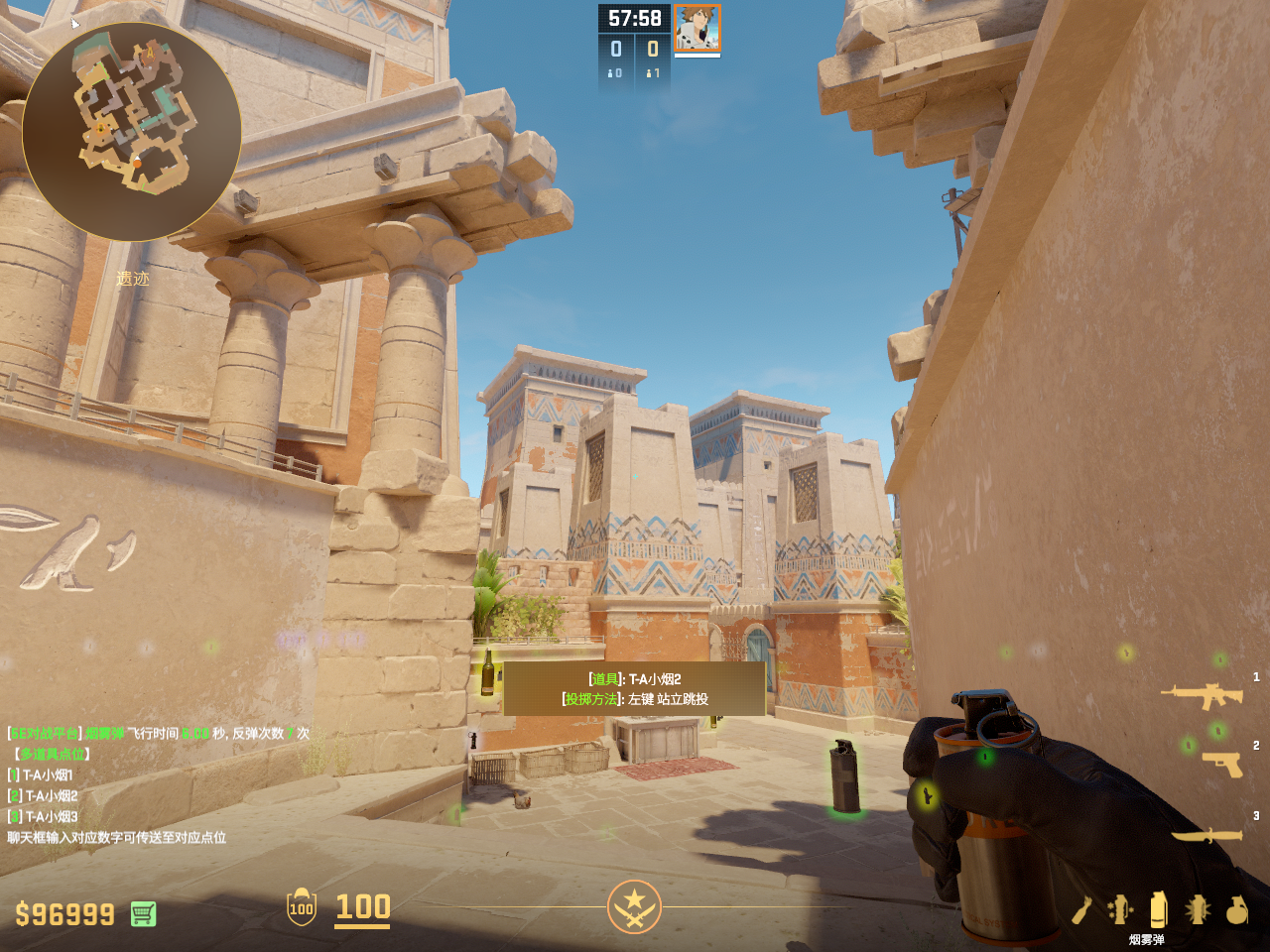Viewport: 1270px width, 952px height.
Task: Choose the molotov grenade icon
Action: pos(1081,909)
